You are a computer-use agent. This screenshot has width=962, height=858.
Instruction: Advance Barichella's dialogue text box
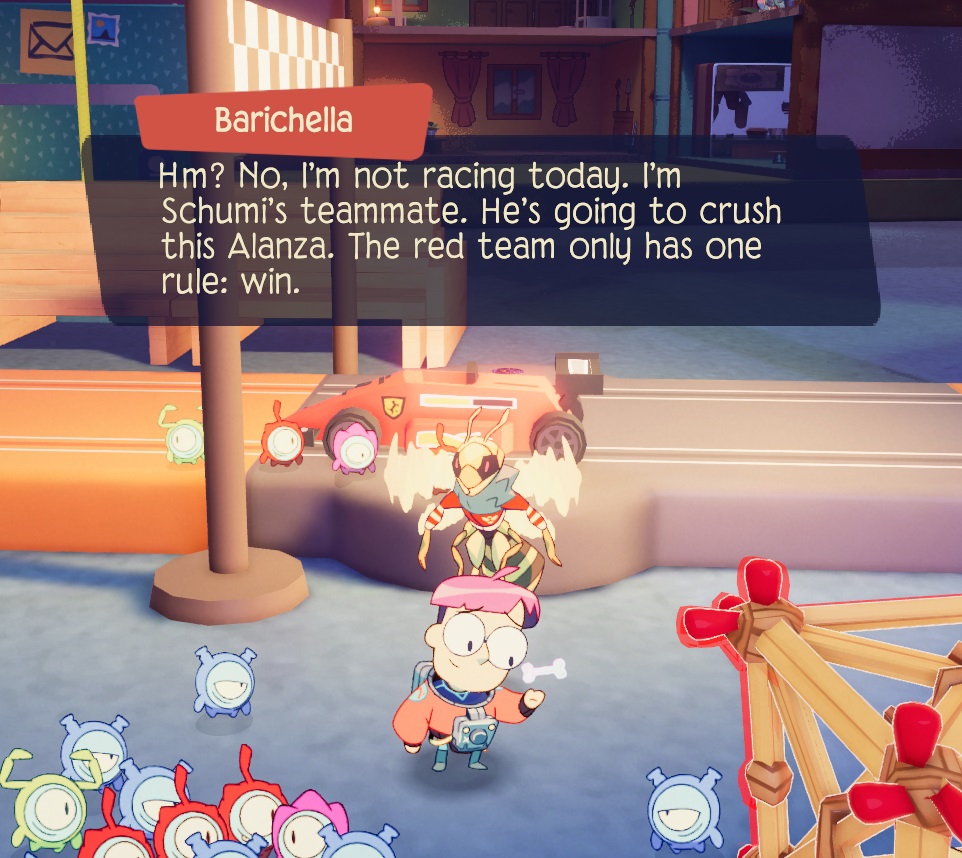coord(480,230)
